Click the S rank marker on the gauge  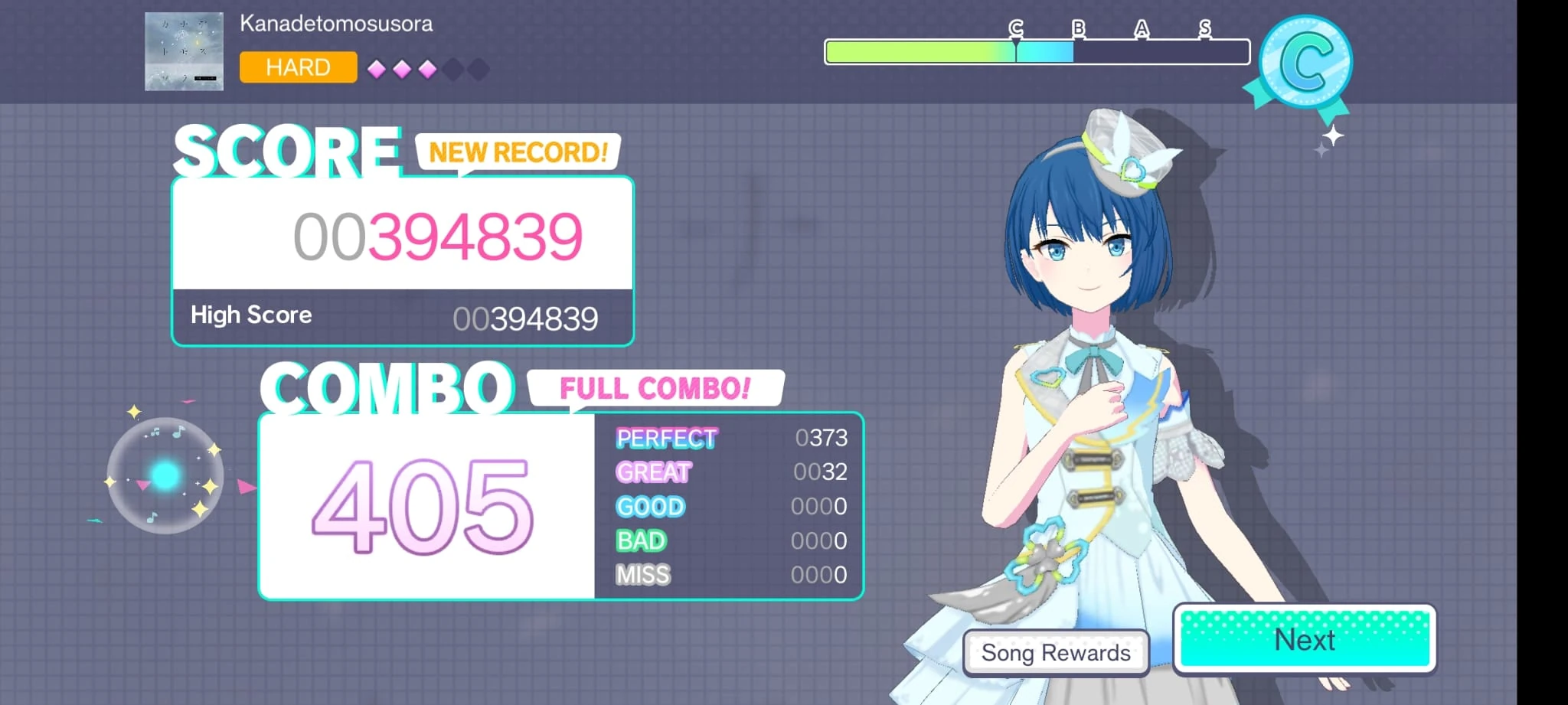pos(1204,29)
